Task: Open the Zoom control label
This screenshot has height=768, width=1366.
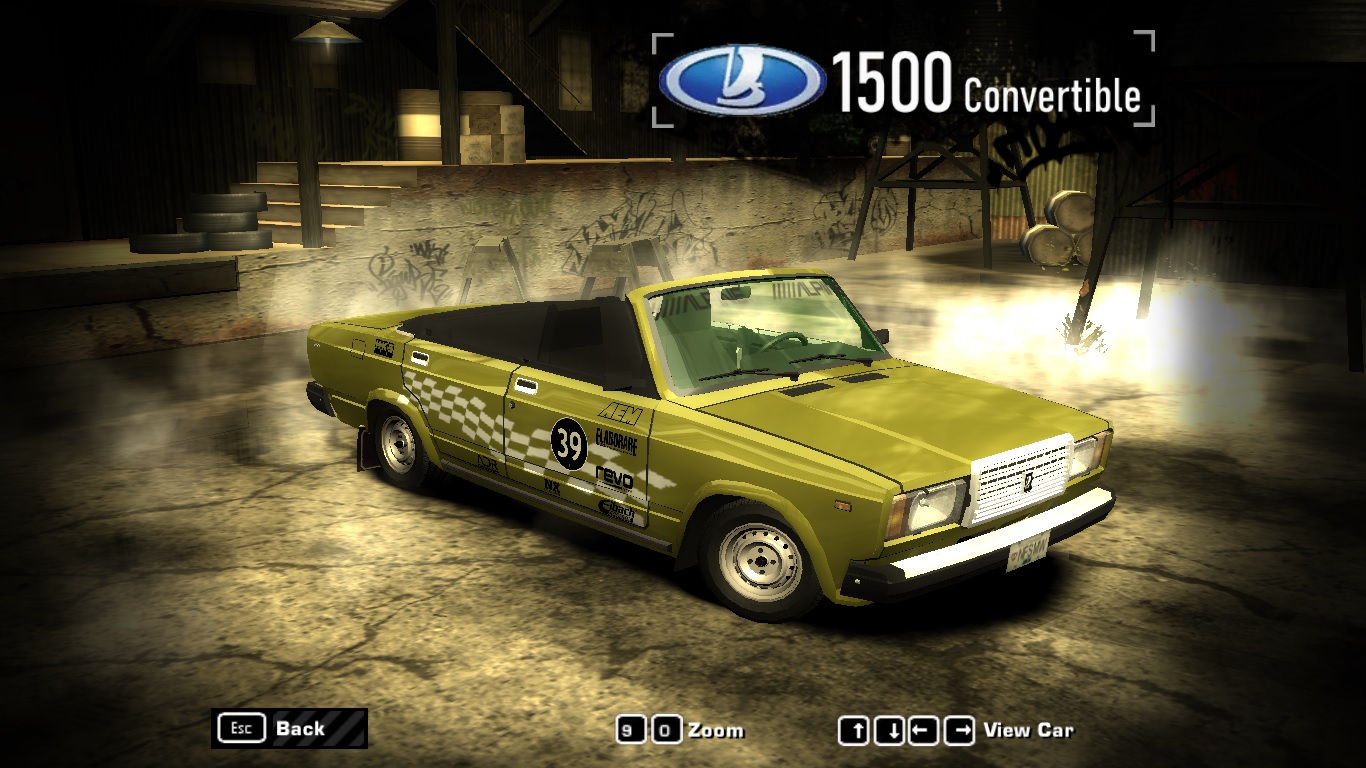Action: (716, 731)
